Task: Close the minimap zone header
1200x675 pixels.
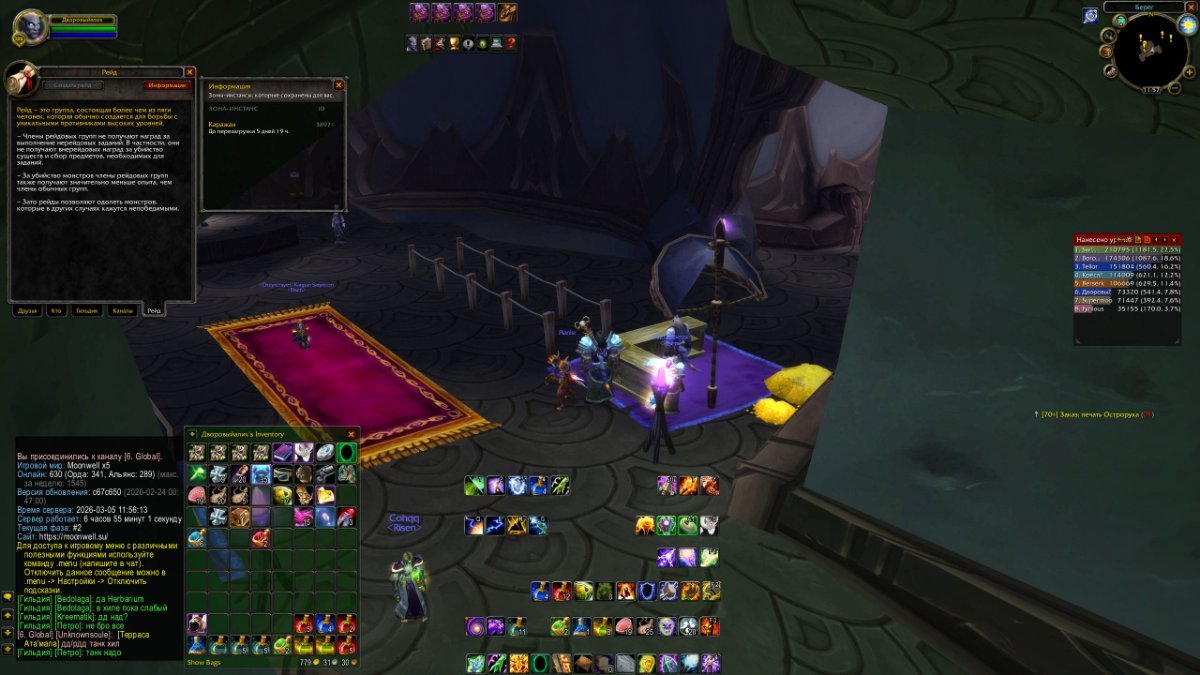Action: (1191, 7)
